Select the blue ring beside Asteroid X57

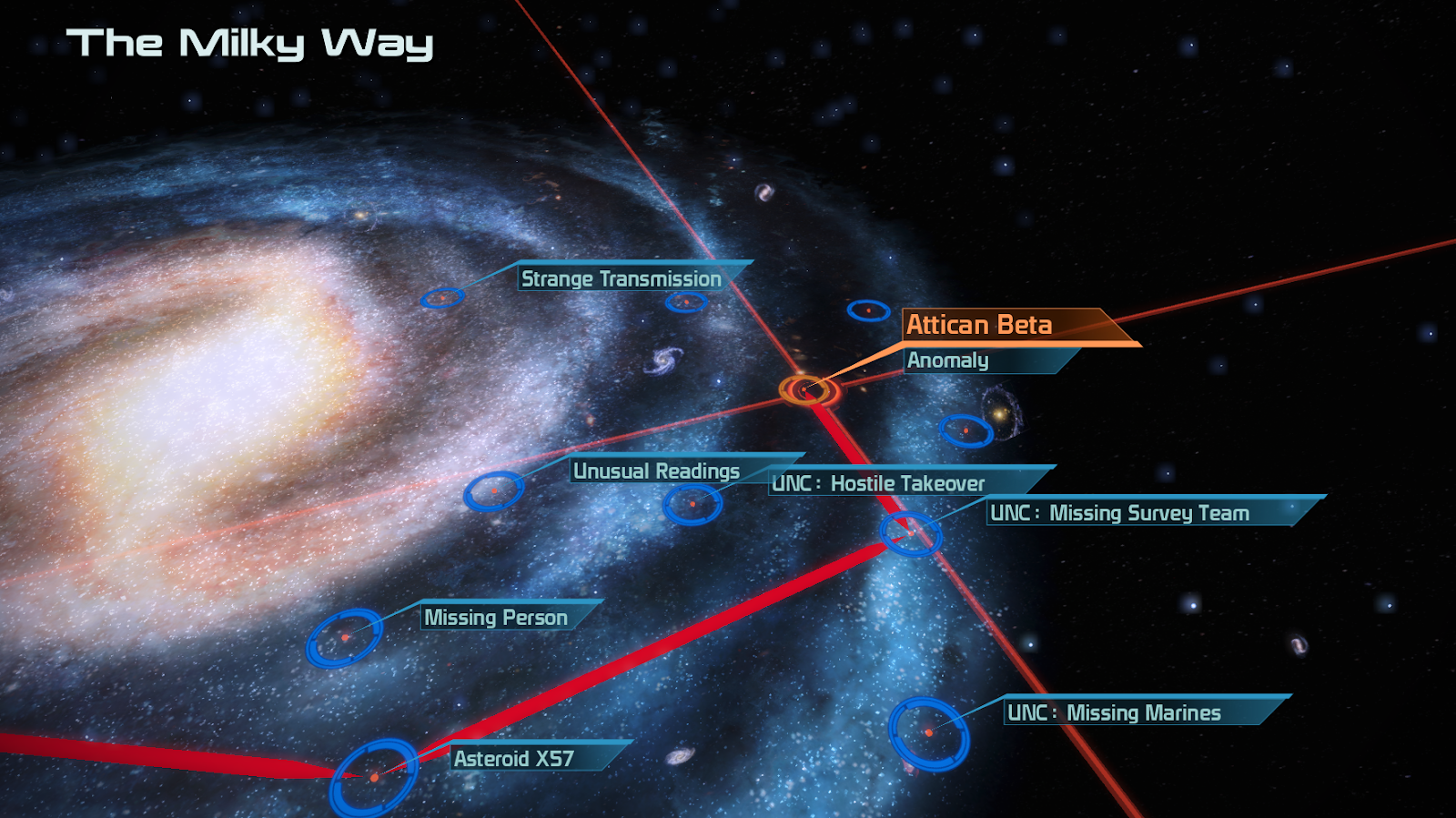click(374, 777)
